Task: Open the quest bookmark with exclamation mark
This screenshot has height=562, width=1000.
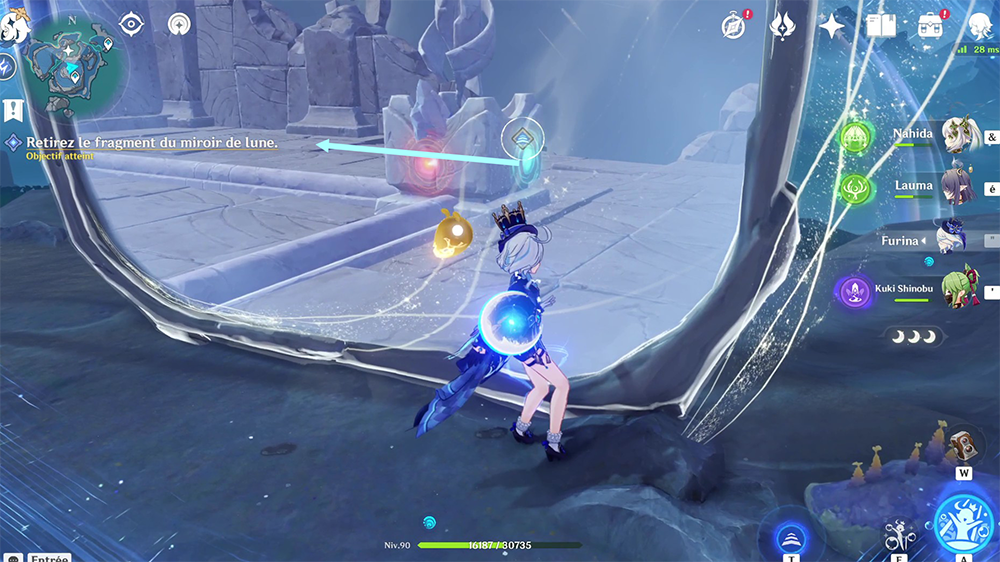Action: (x=14, y=108)
